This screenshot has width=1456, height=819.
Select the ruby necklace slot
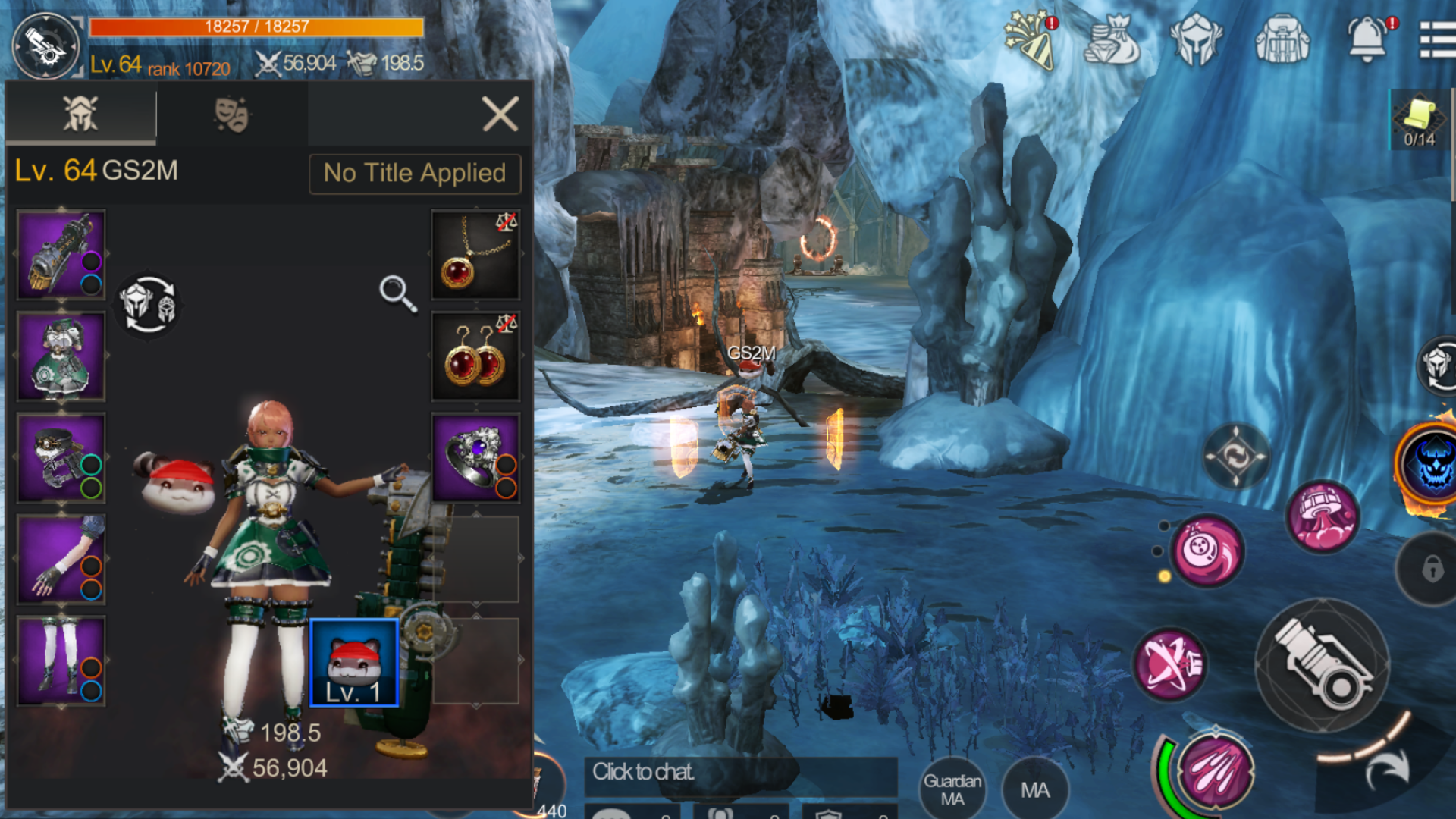click(x=475, y=254)
